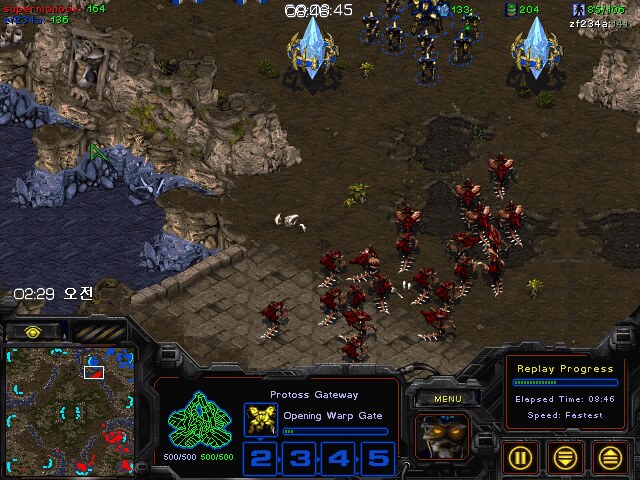Click queue slot number 5
This screenshot has height=480, width=640.
tap(377, 458)
